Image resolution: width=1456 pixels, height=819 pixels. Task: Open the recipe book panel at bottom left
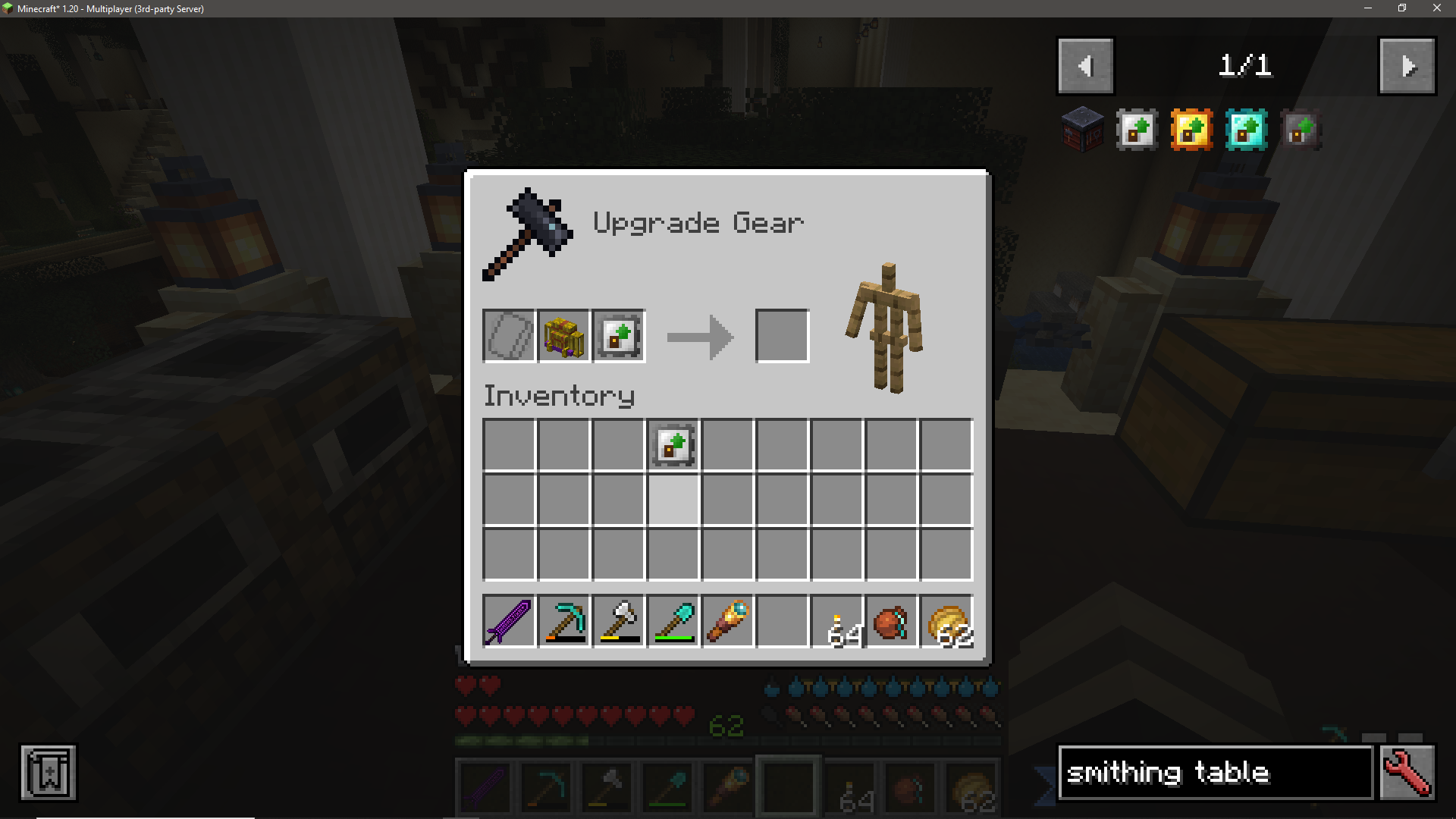(47, 773)
